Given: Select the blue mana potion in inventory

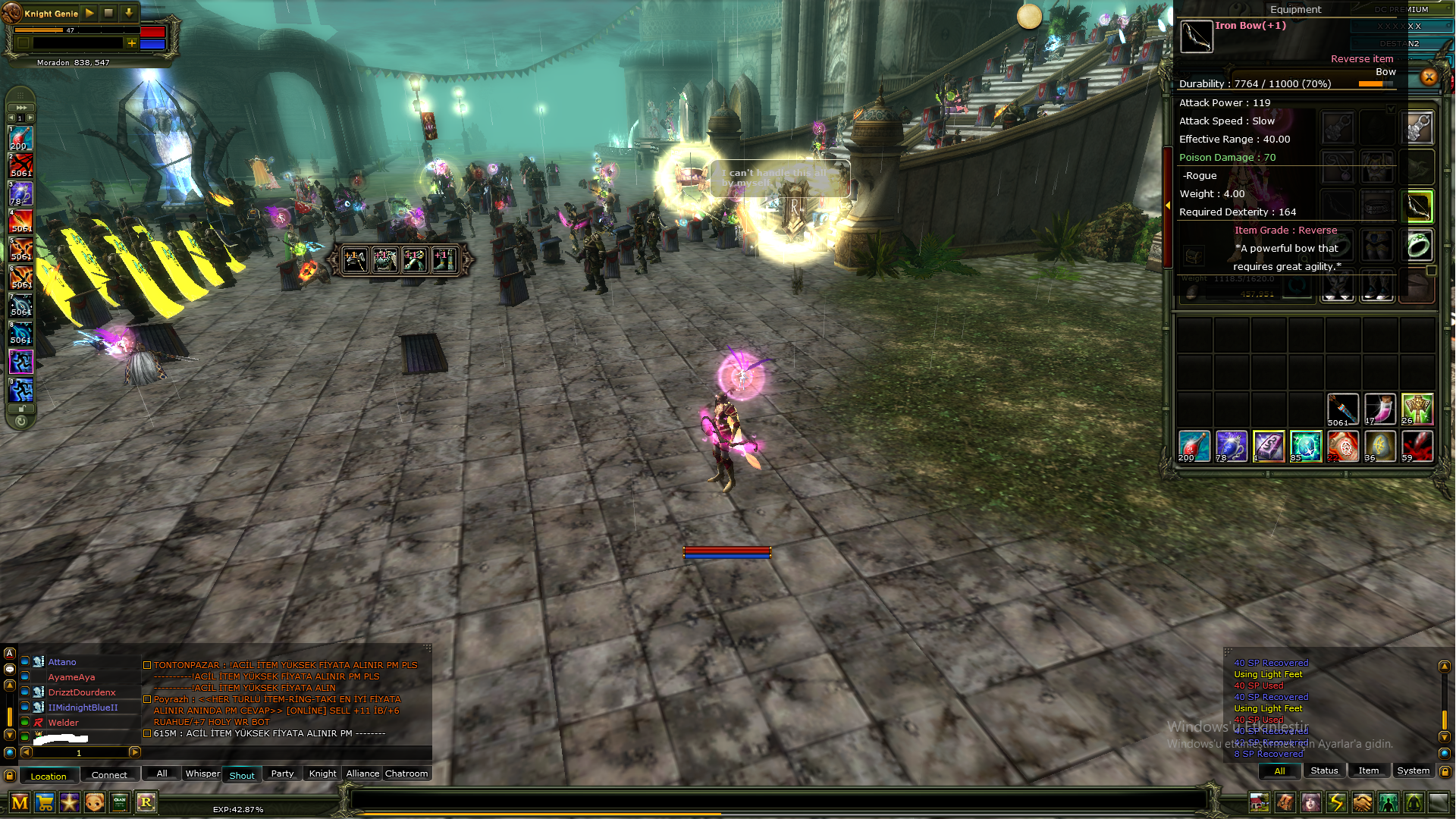Looking at the screenshot, I should [x=1231, y=446].
